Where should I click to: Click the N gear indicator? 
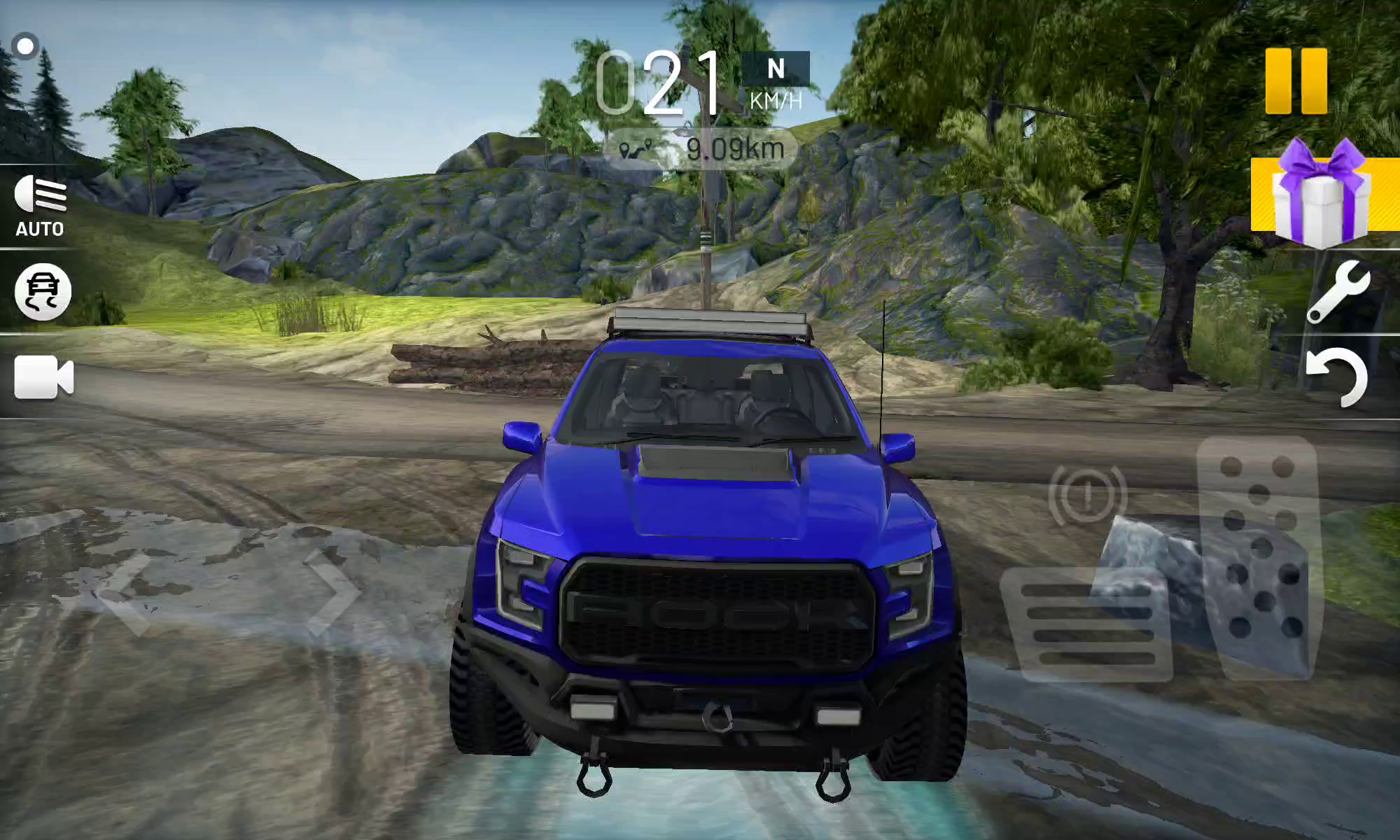(776, 69)
